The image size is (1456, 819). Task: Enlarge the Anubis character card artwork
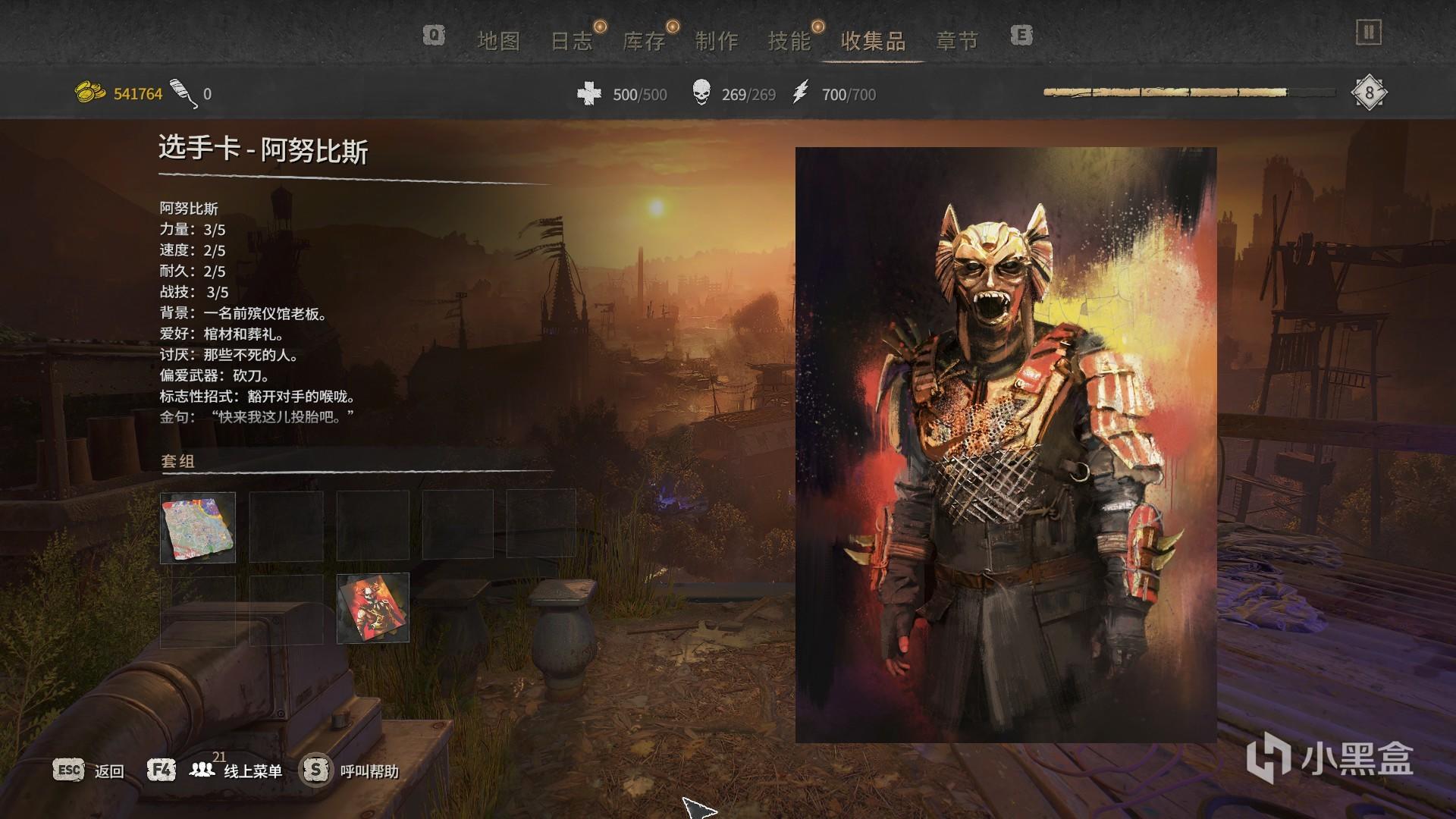(x=1006, y=444)
